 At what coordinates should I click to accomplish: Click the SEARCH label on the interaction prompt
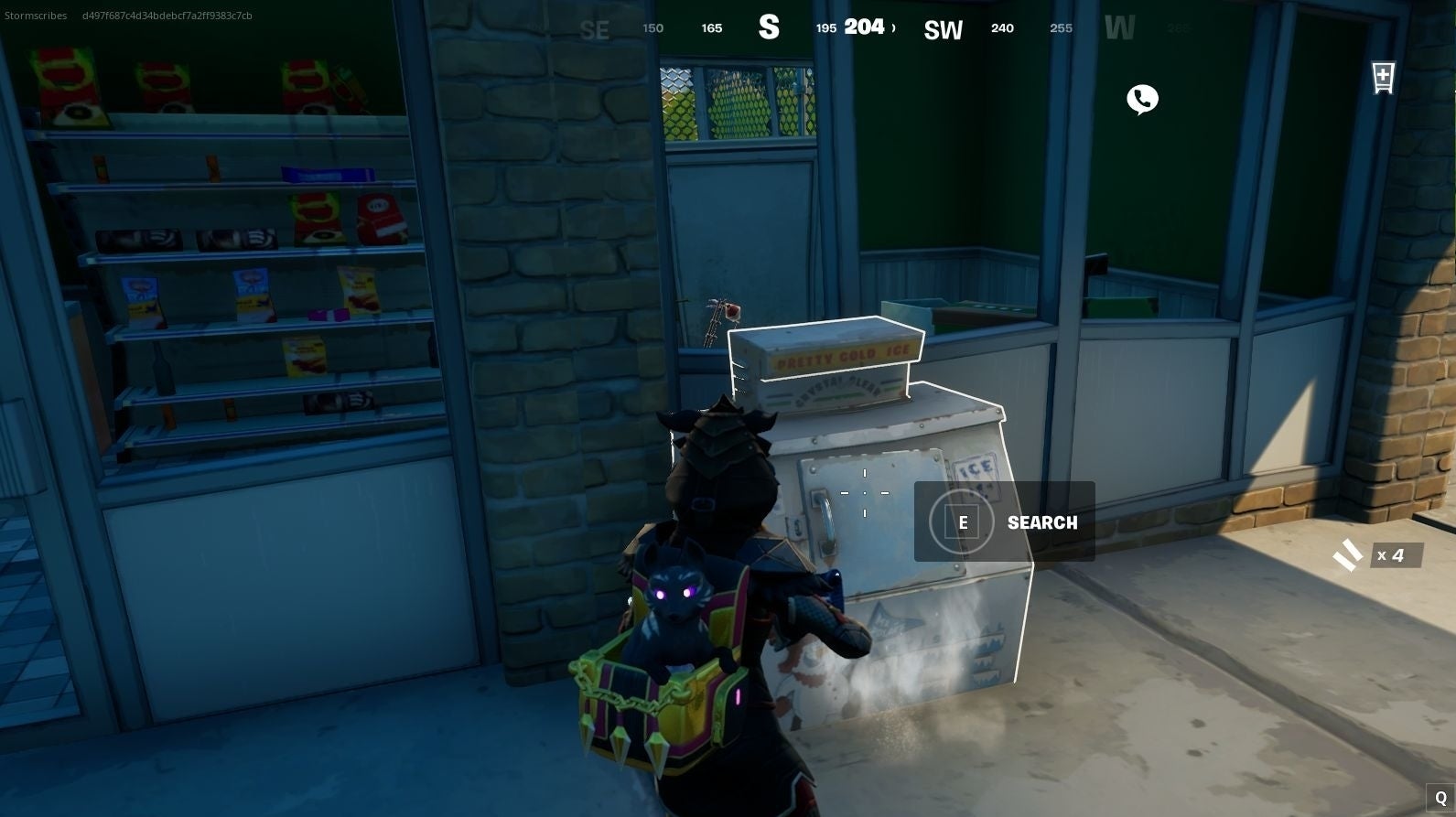[x=1041, y=522]
